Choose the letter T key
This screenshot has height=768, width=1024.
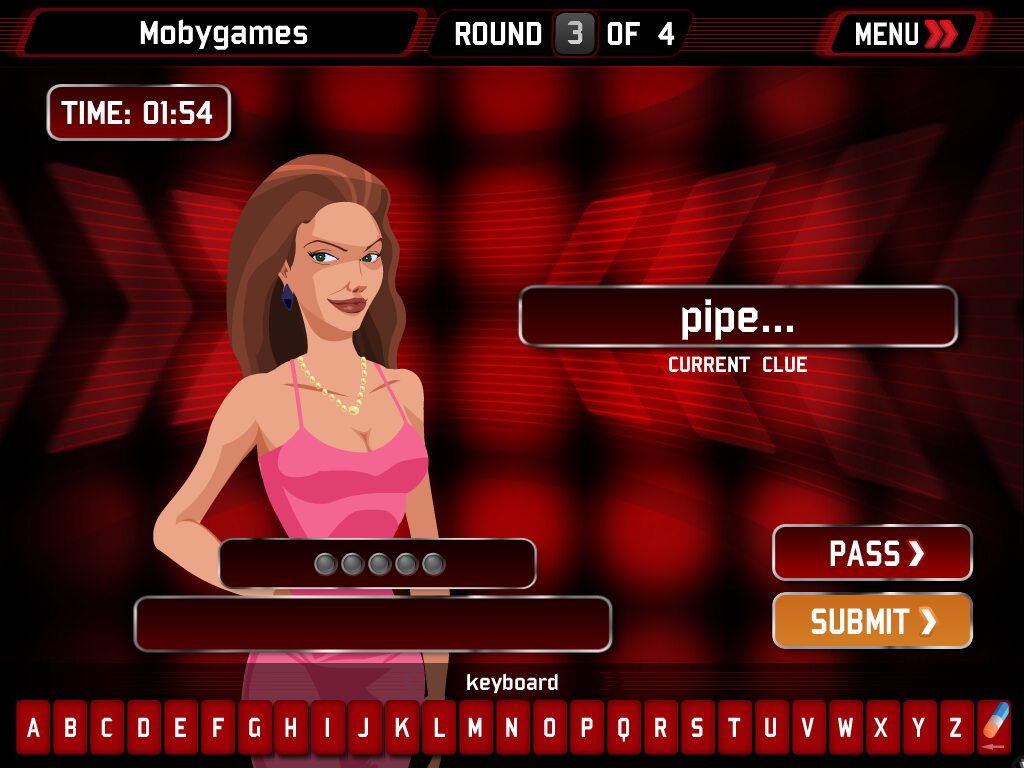(x=734, y=728)
